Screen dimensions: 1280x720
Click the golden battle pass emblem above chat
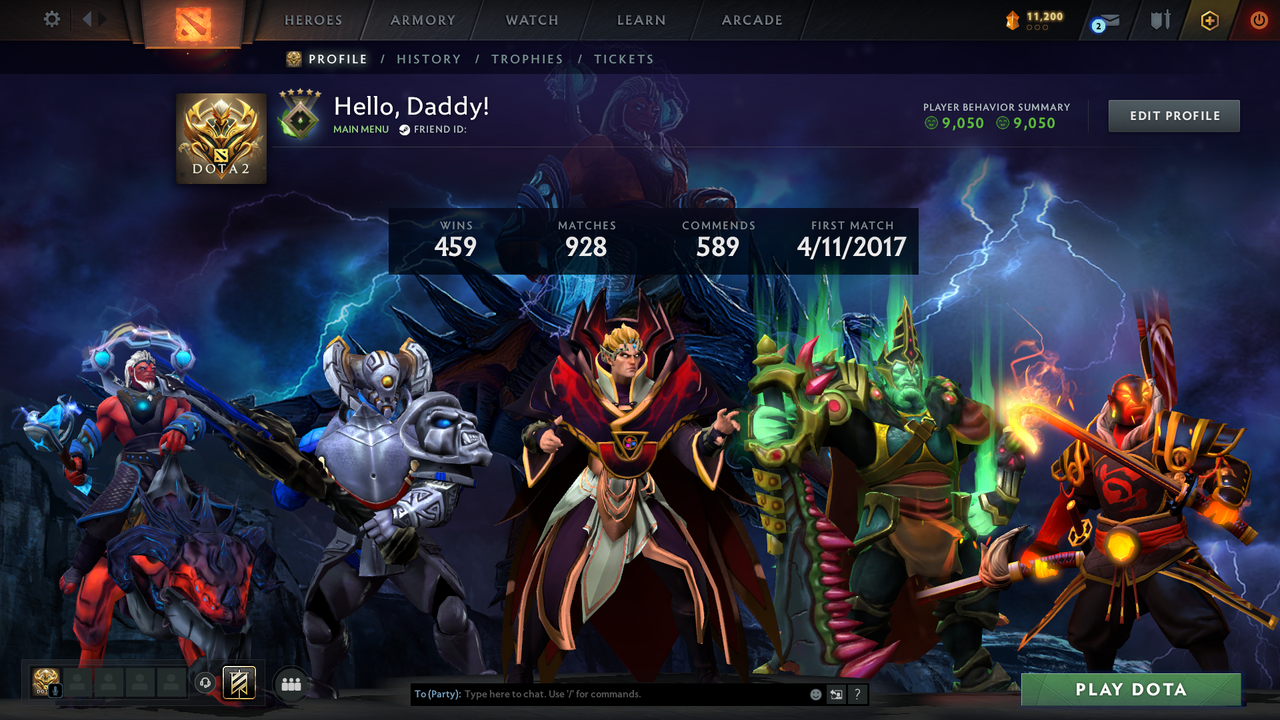[237, 683]
